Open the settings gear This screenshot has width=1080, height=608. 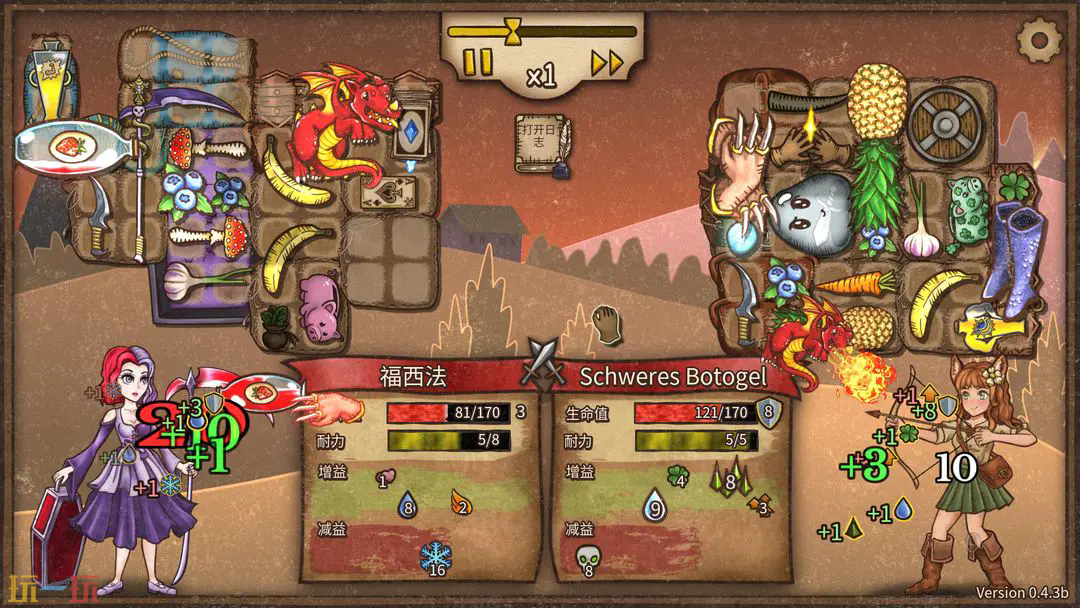1039,40
